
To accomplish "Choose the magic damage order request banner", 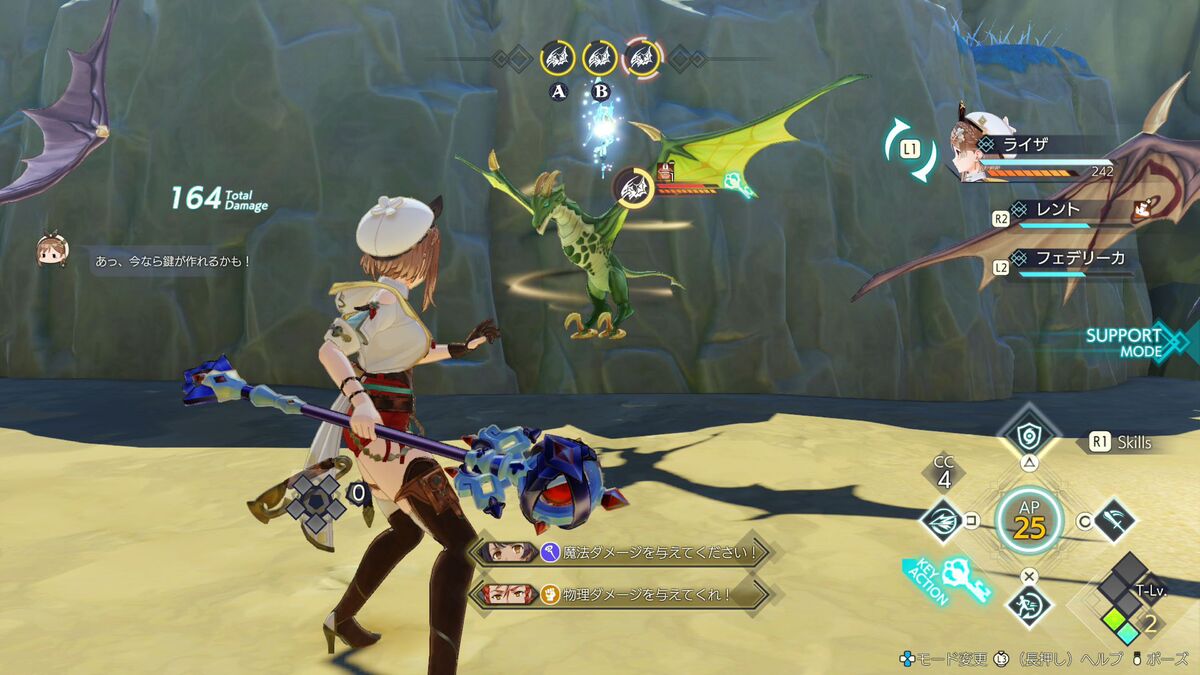I will (620, 551).
